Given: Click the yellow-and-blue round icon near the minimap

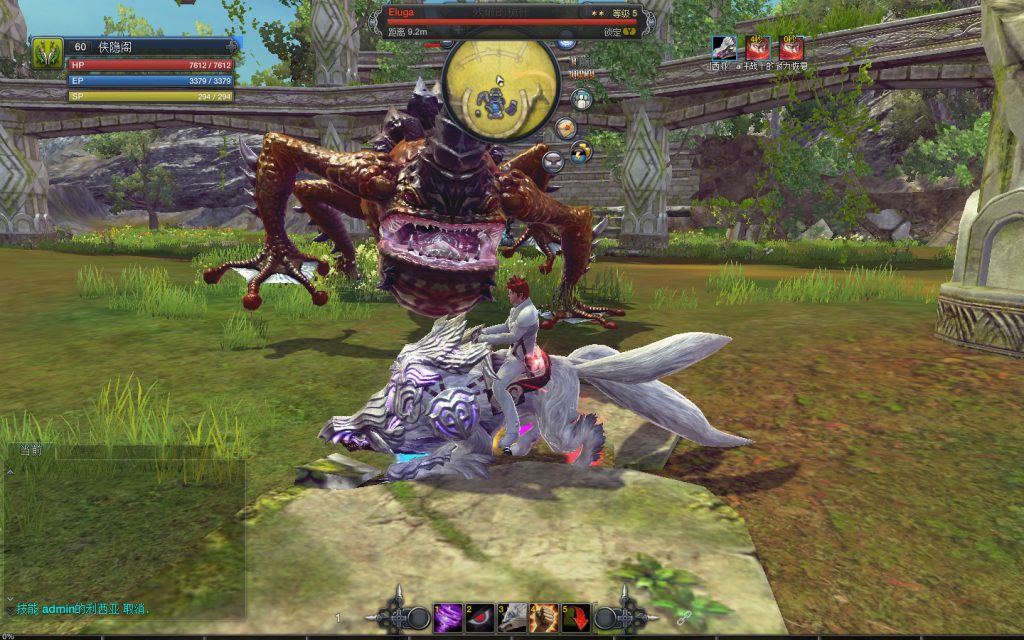Looking at the screenshot, I should pyautogui.click(x=581, y=152).
